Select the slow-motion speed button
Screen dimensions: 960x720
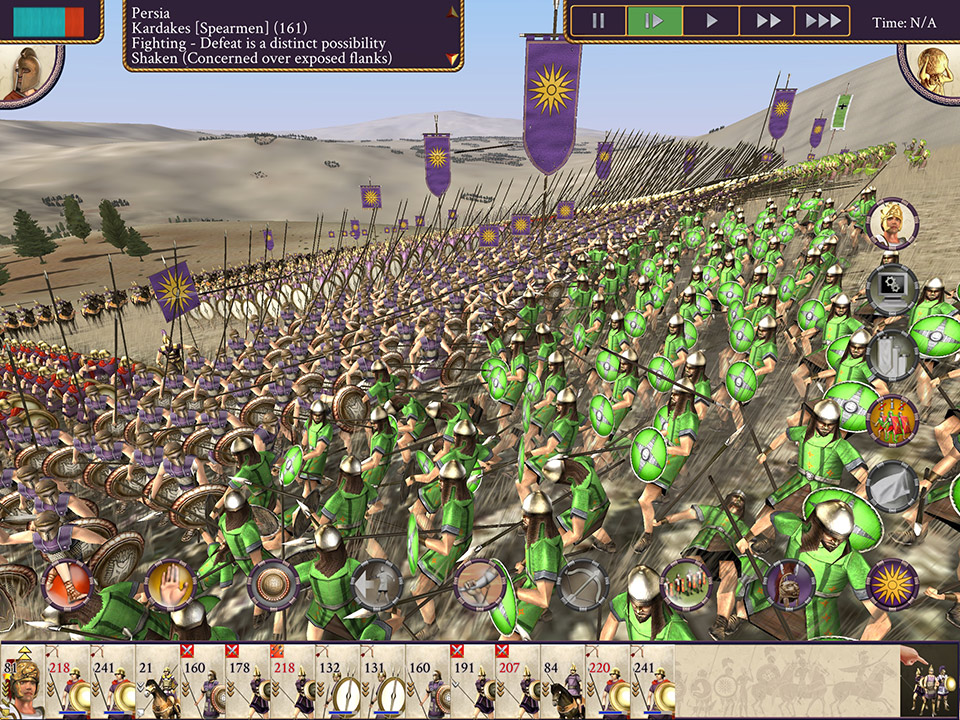654,21
